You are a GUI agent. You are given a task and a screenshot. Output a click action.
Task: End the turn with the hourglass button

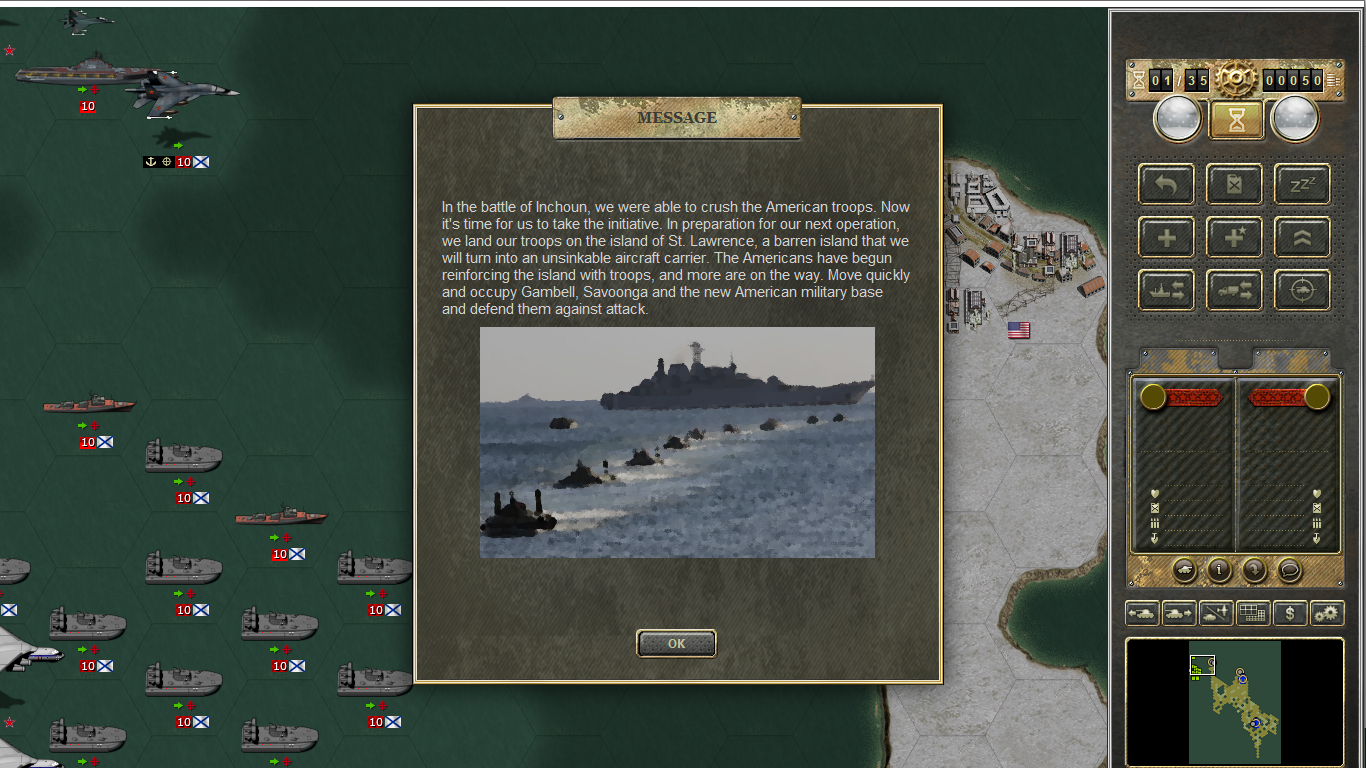pyautogui.click(x=1236, y=120)
